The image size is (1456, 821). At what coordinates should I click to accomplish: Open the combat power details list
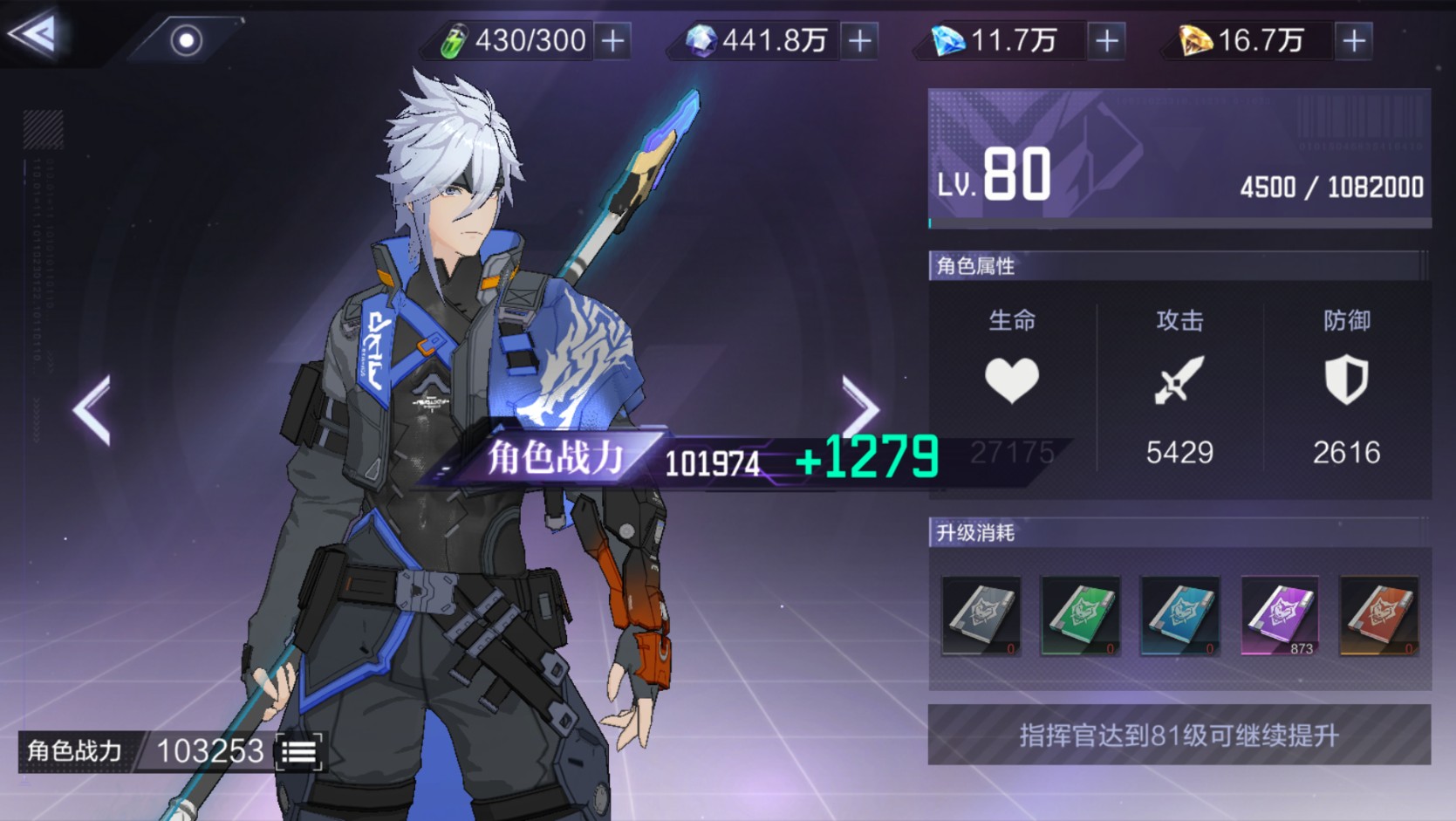point(299,752)
